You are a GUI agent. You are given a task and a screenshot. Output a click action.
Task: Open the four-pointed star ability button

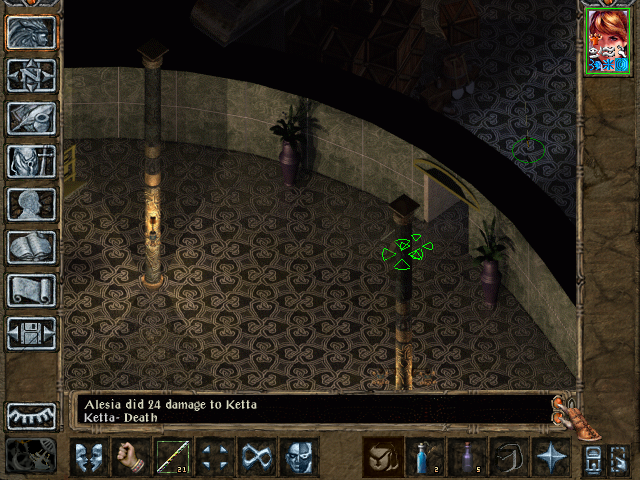pyautogui.click(x=551, y=457)
